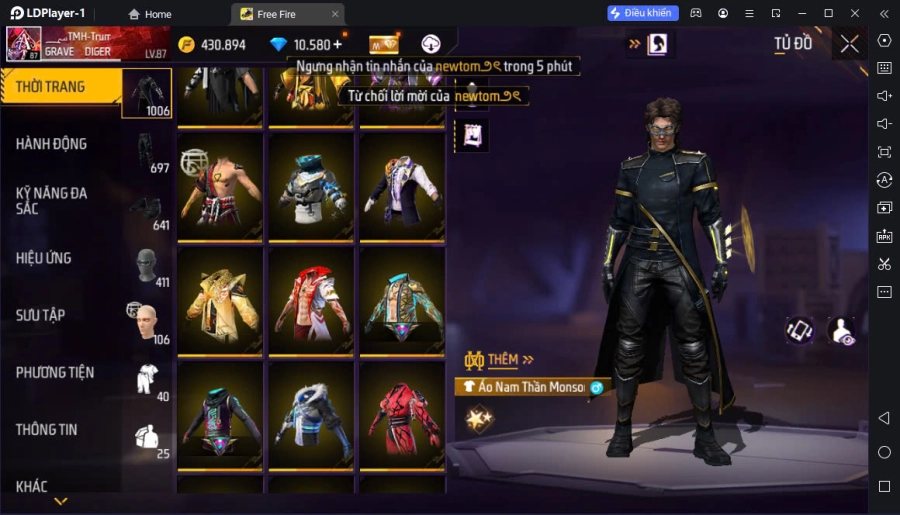The height and width of the screenshot is (515, 900).
Task: Pick the purple and white tailcoat outfit
Action: point(402,188)
